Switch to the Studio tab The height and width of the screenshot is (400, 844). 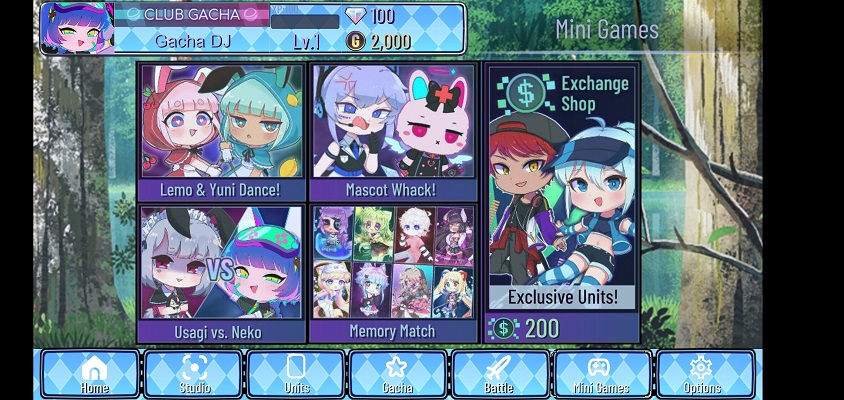pos(194,374)
